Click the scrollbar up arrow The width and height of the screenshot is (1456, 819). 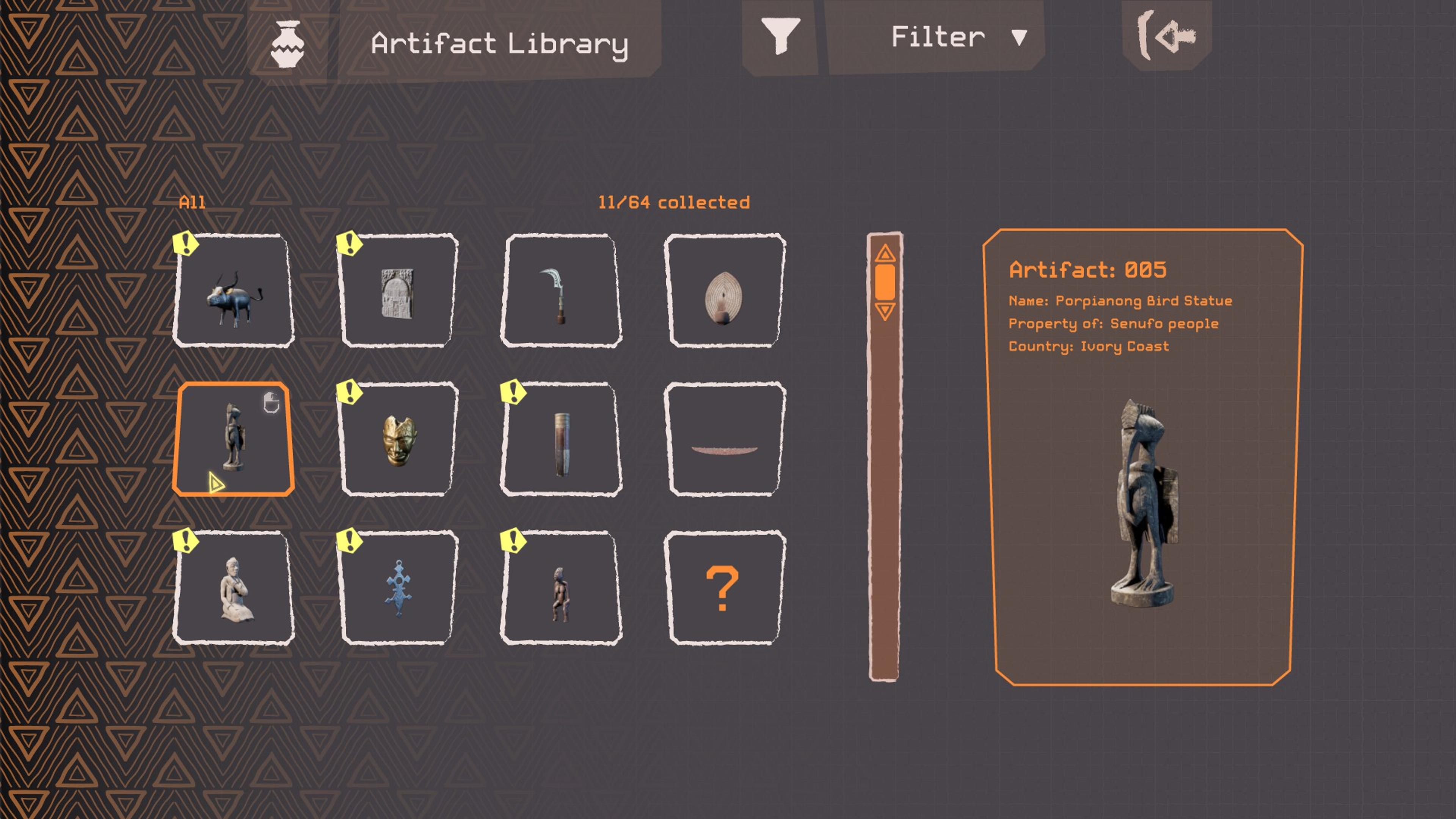[885, 253]
